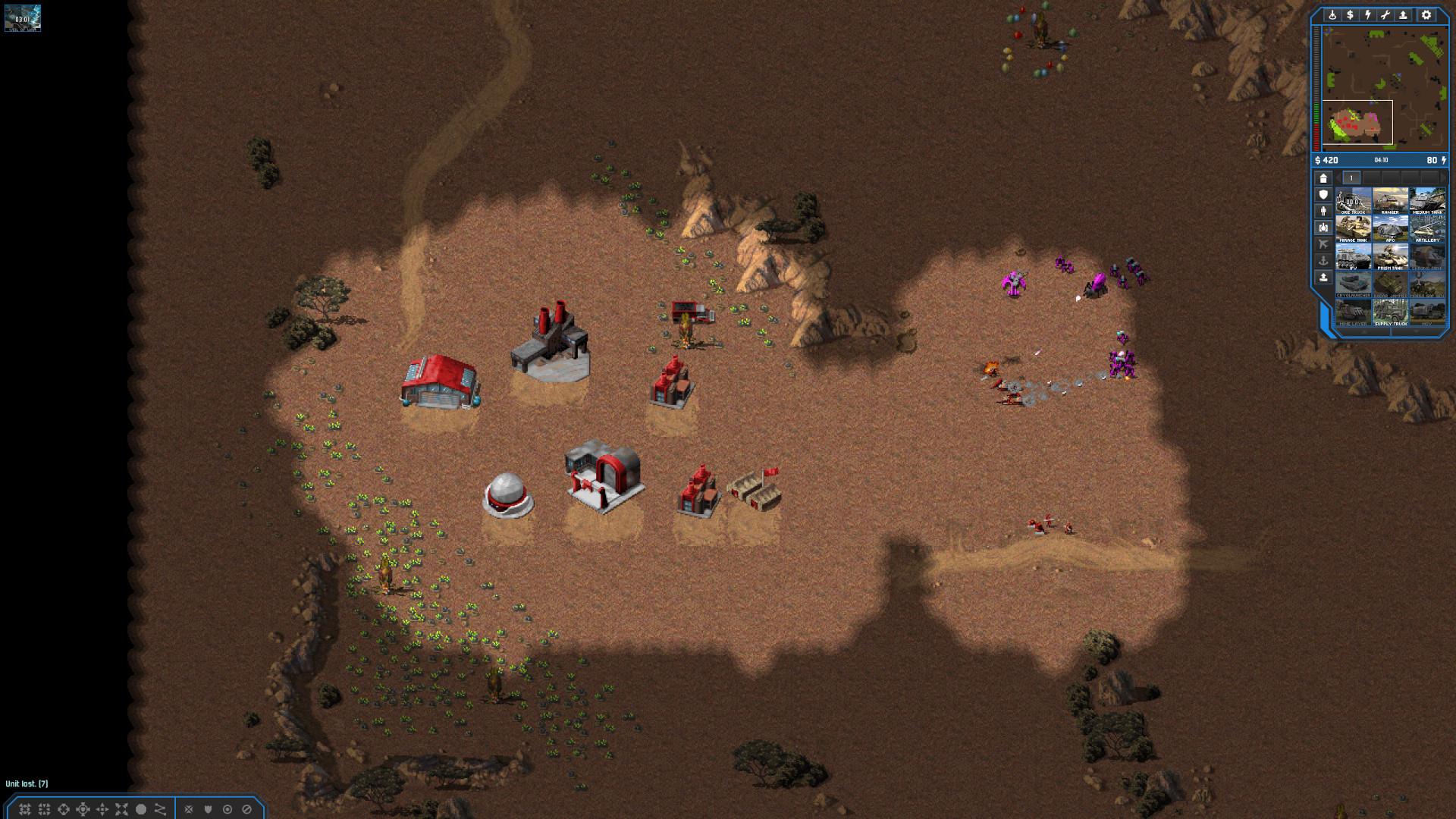The height and width of the screenshot is (819, 1456).
Task: Build an IFV
Action: point(1353,257)
